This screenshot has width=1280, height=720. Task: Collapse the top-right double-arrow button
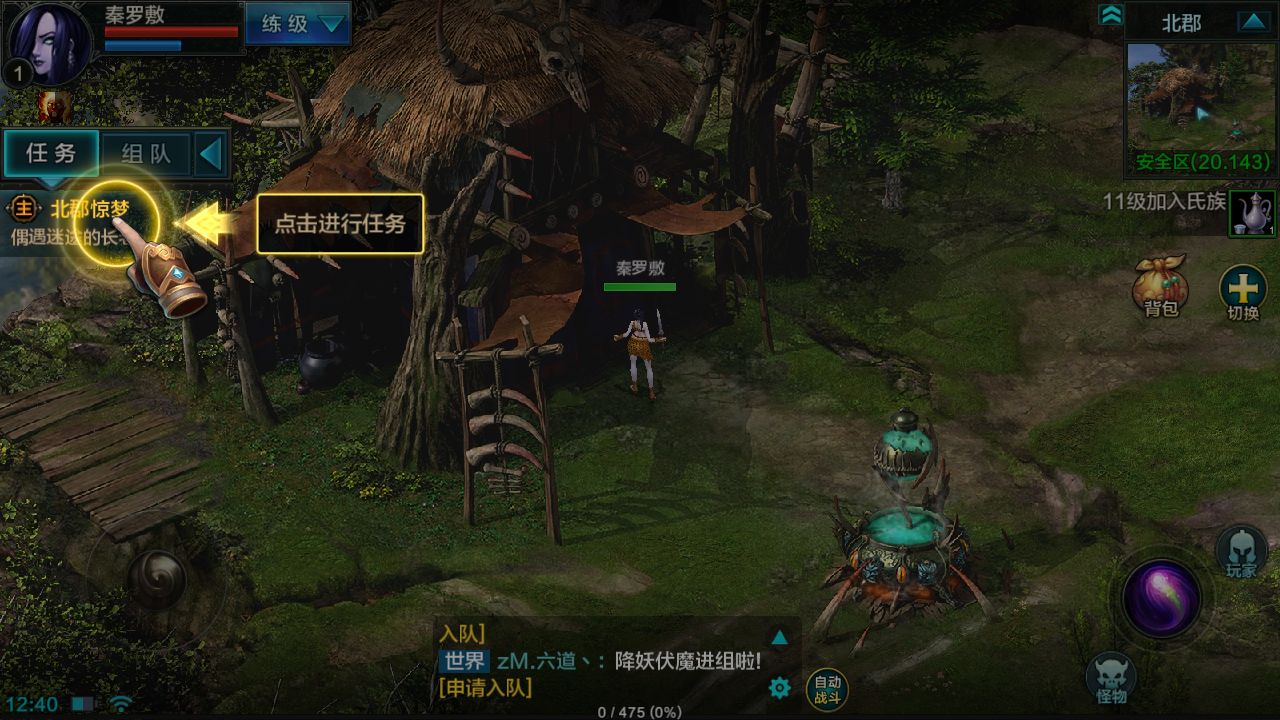(x=1110, y=15)
